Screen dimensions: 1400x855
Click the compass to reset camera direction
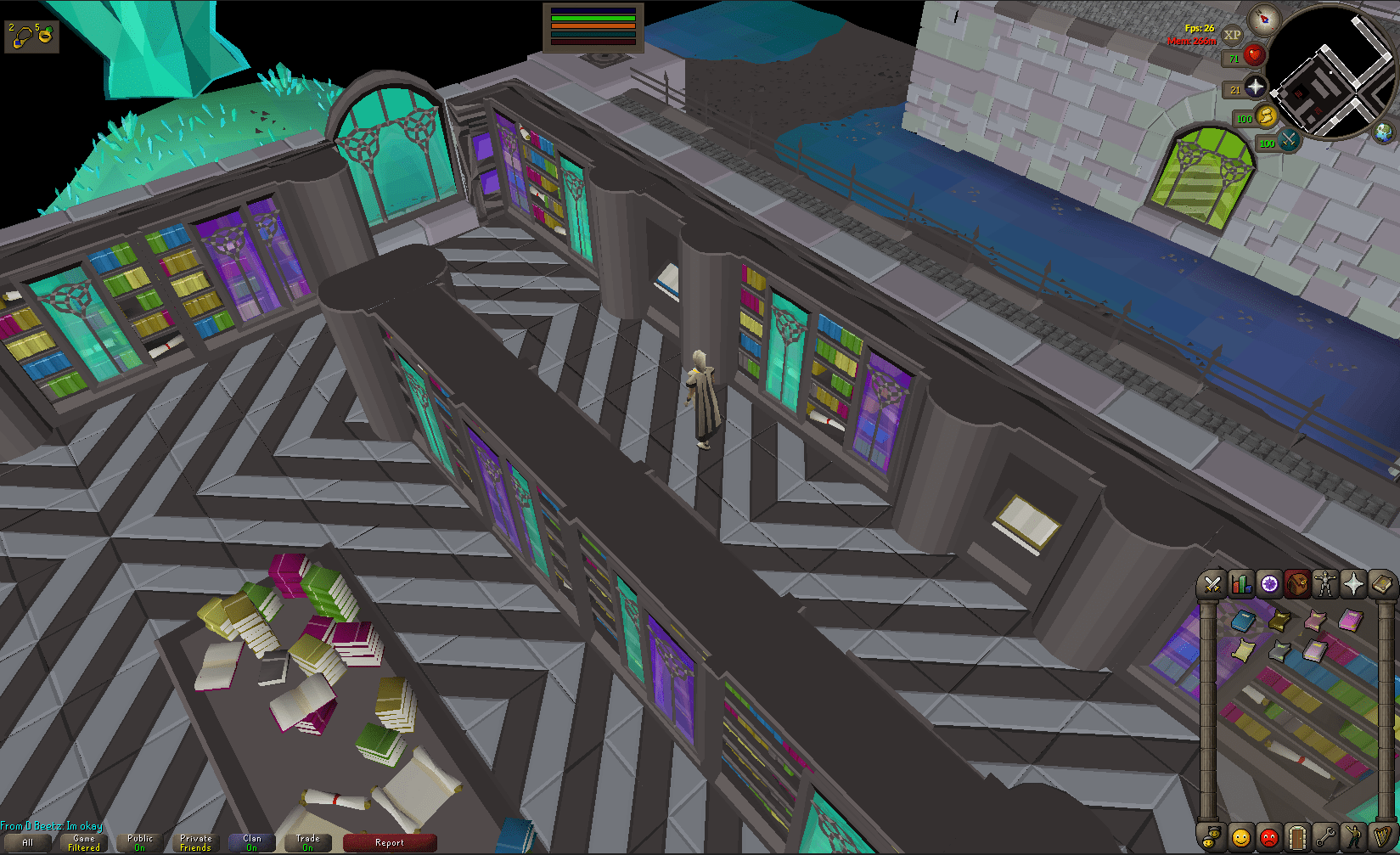pos(1264,20)
